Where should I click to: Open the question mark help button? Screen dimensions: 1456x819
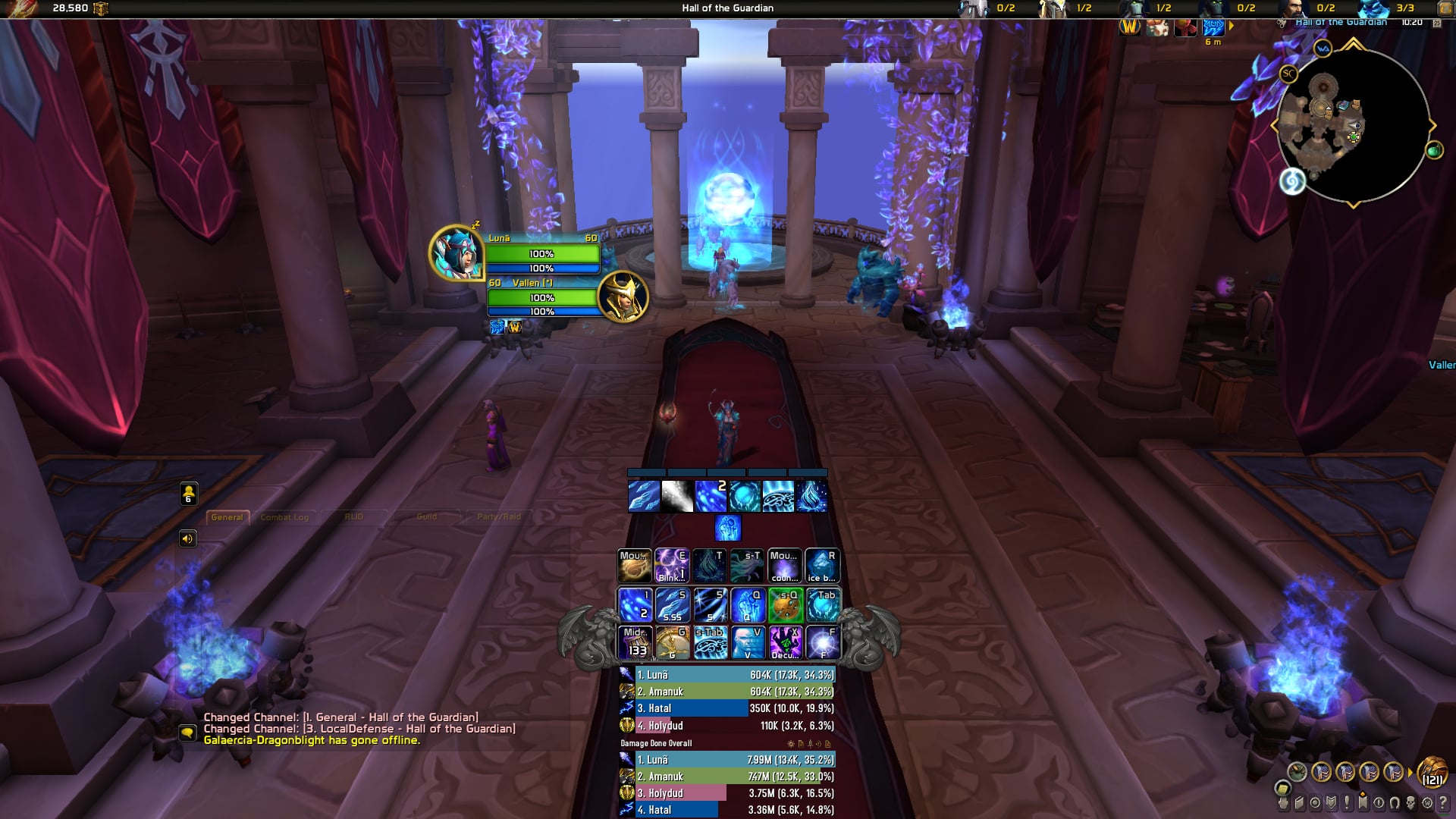[x=1443, y=802]
